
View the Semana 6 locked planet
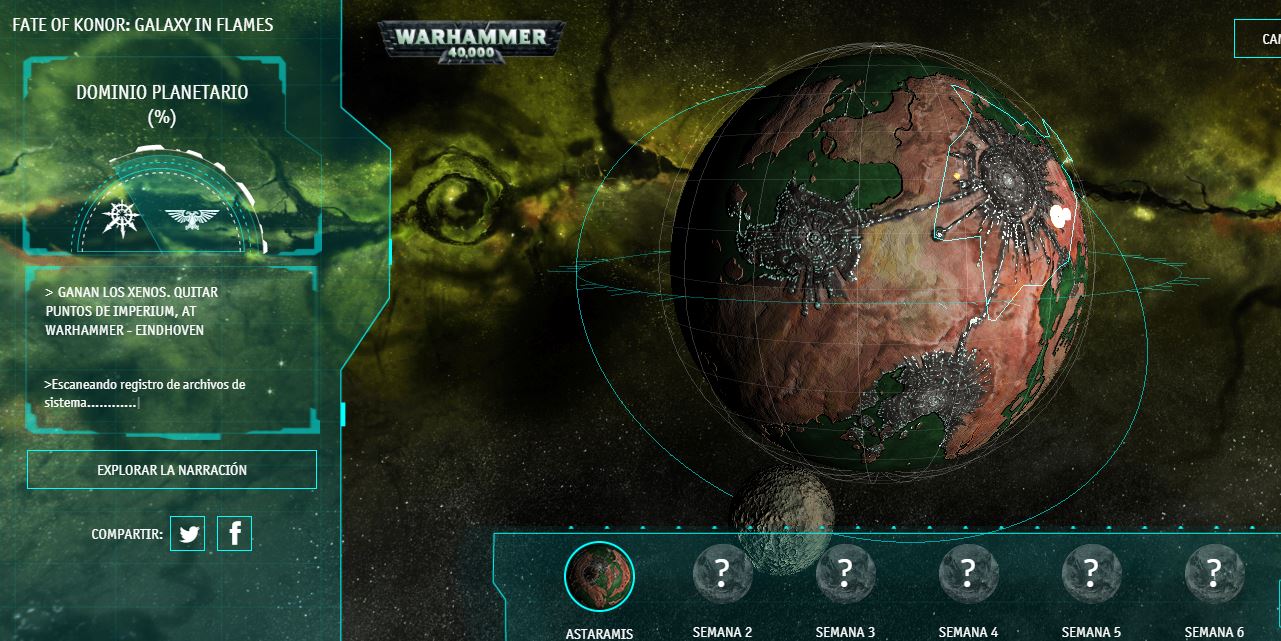[1214, 575]
